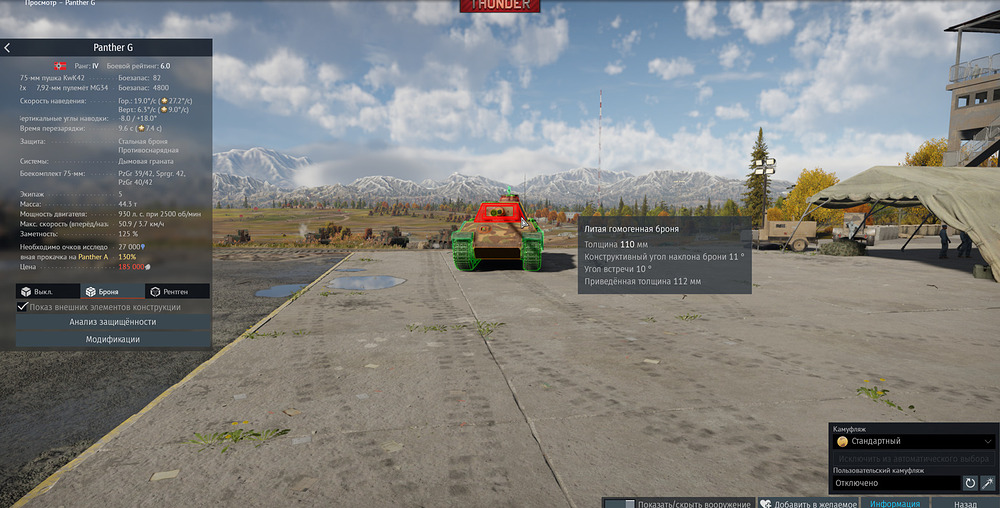Image resolution: width=1000 pixels, height=508 pixels.
Task: Click the Пользовательский камуфляж Отключено field
Action: click(x=895, y=482)
